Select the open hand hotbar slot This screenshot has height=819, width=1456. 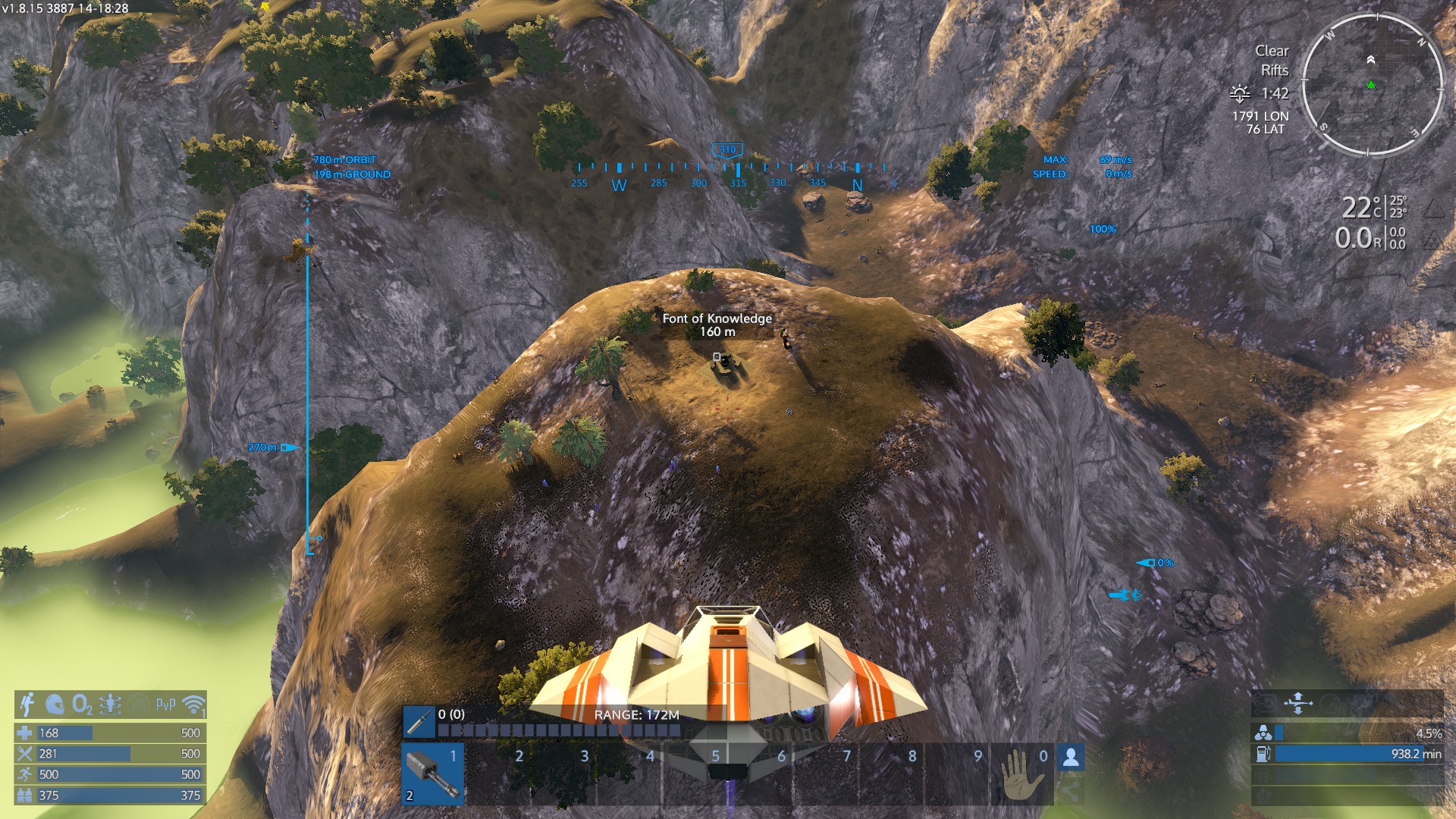coord(1021,774)
